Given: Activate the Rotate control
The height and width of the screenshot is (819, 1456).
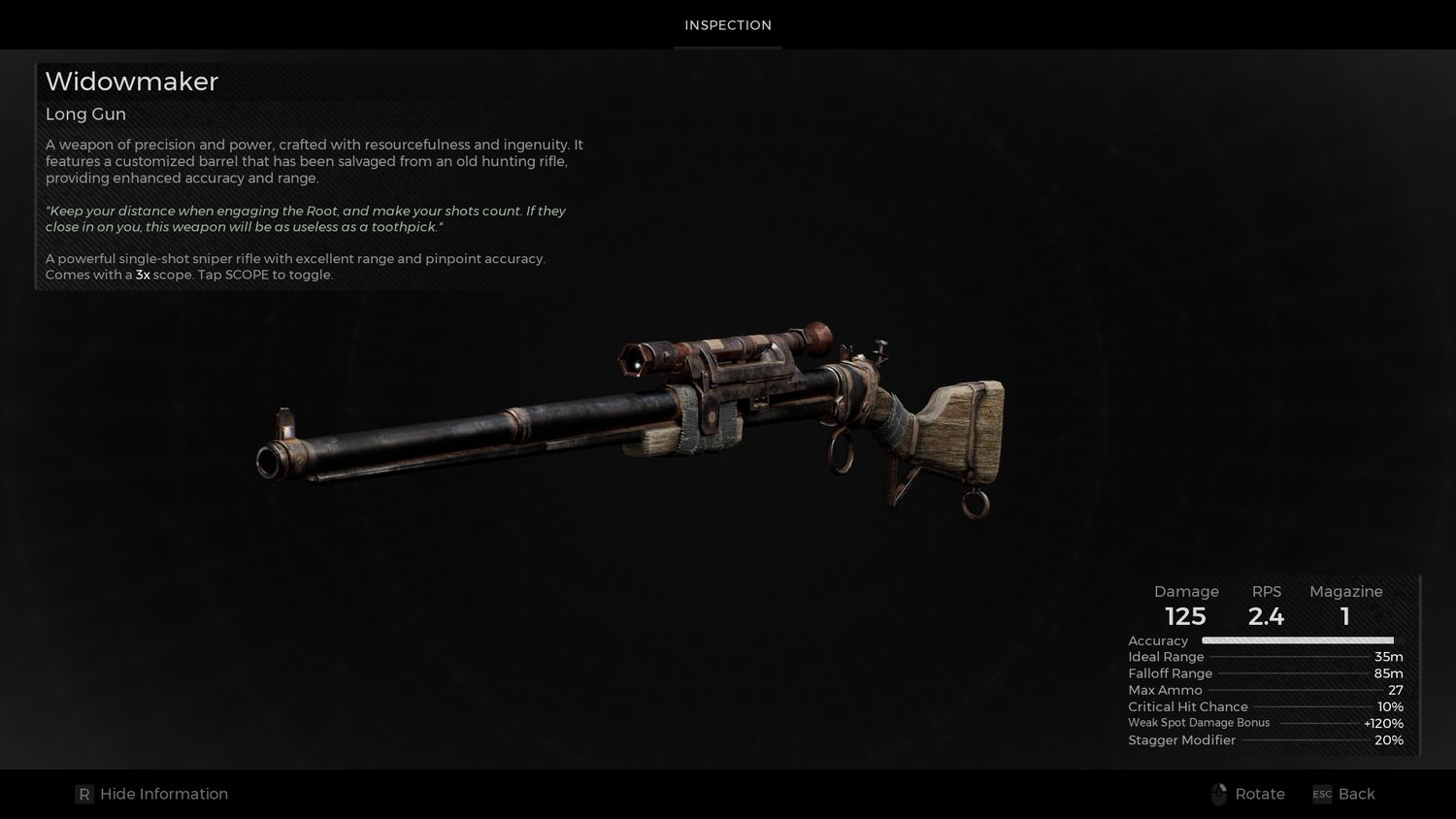Looking at the screenshot, I should (x=1249, y=794).
